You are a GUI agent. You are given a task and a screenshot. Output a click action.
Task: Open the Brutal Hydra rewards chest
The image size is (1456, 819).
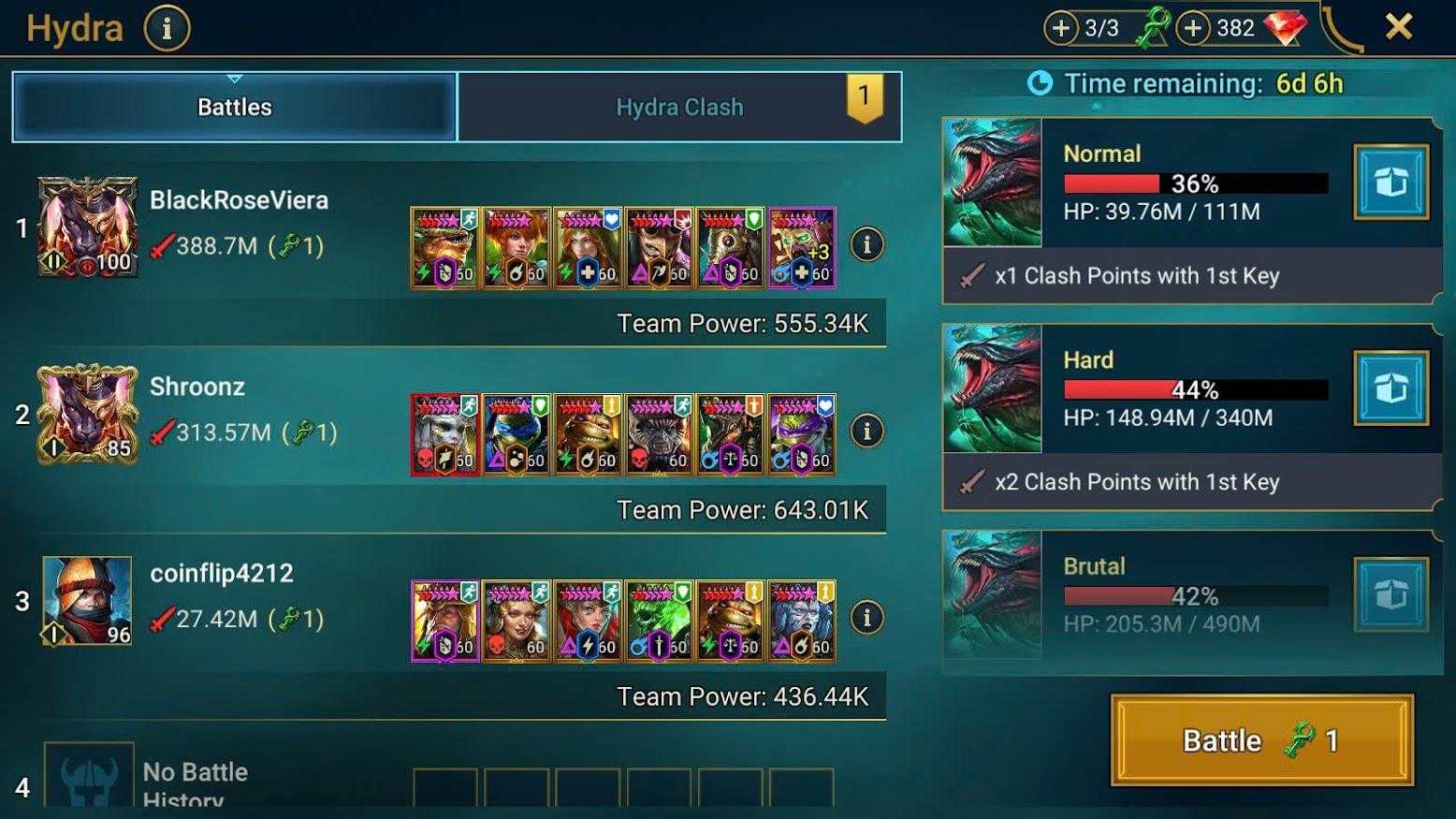(x=1390, y=594)
